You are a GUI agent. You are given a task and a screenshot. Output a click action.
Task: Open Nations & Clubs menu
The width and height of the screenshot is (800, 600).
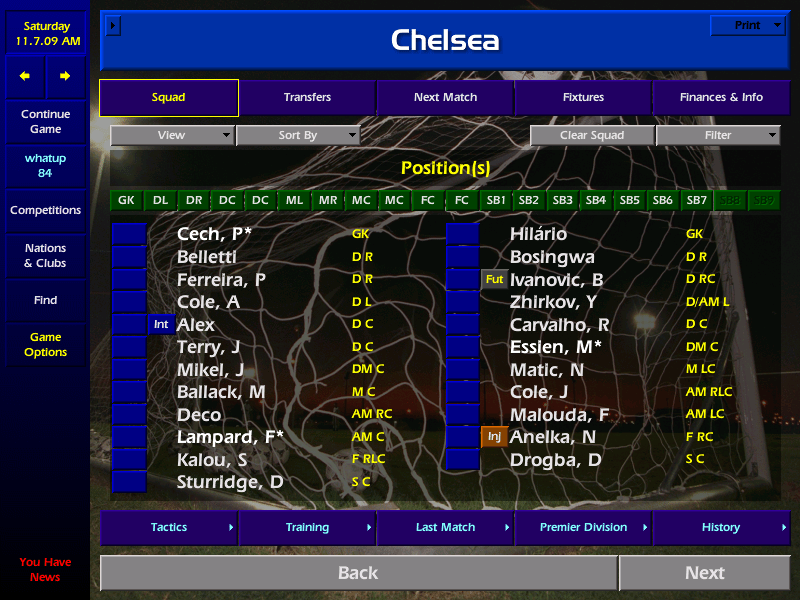45,256
